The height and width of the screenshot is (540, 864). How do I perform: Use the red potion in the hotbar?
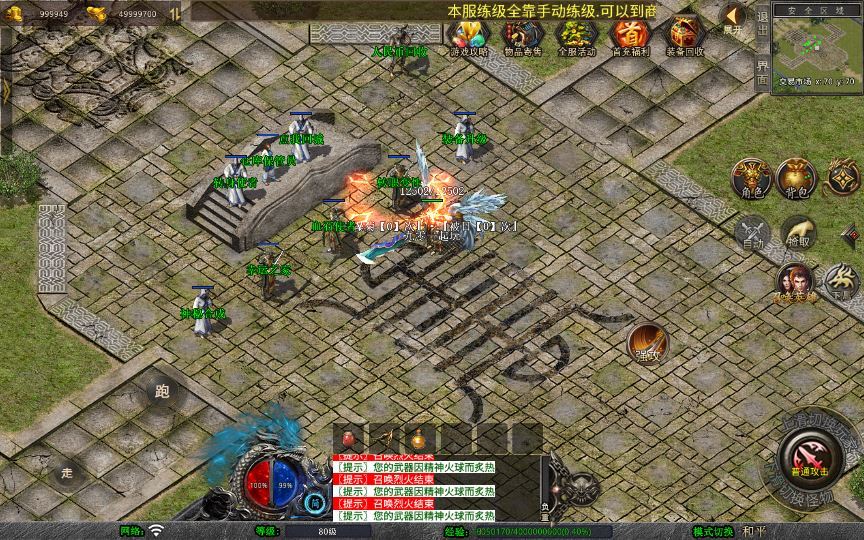pos(350,438)
